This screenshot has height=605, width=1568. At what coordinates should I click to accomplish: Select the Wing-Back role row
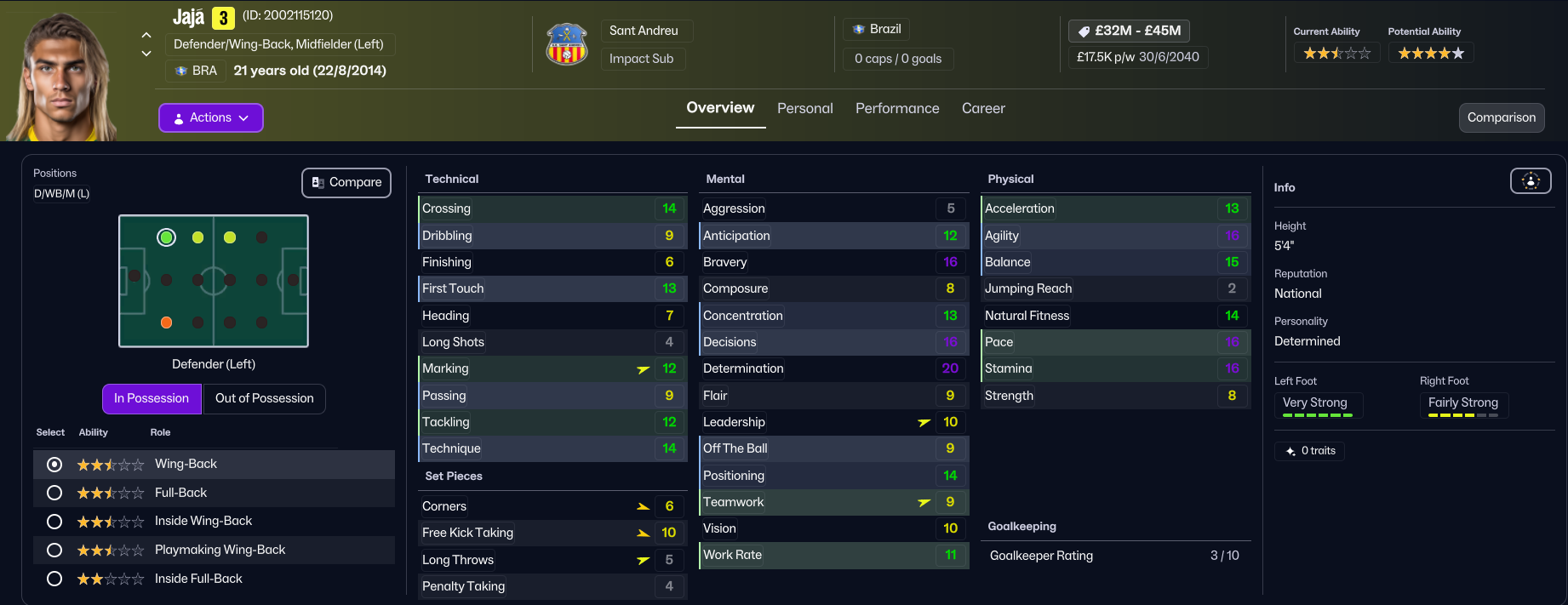tap(54, 464)
